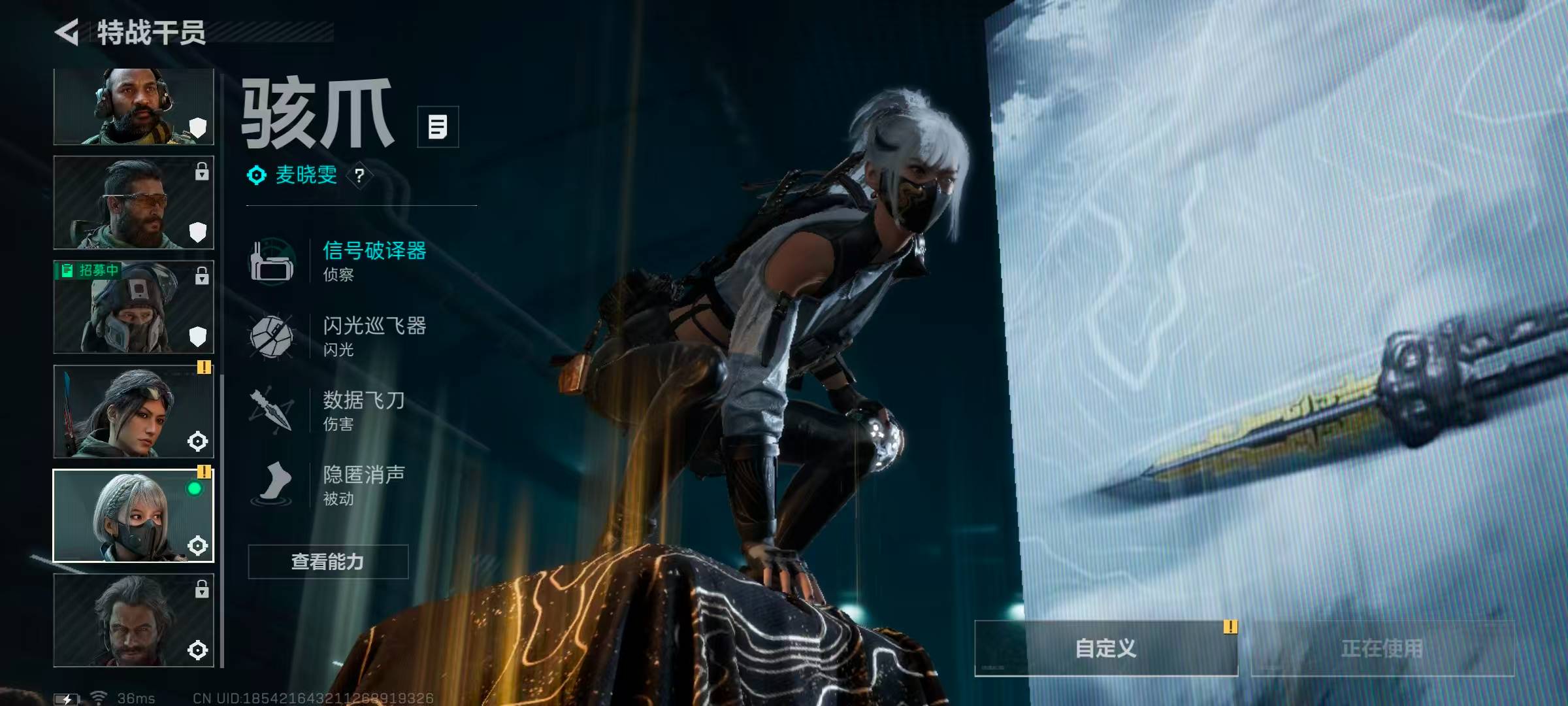Select the masked silver-haired operator portrait

click(x=133, y=516)
